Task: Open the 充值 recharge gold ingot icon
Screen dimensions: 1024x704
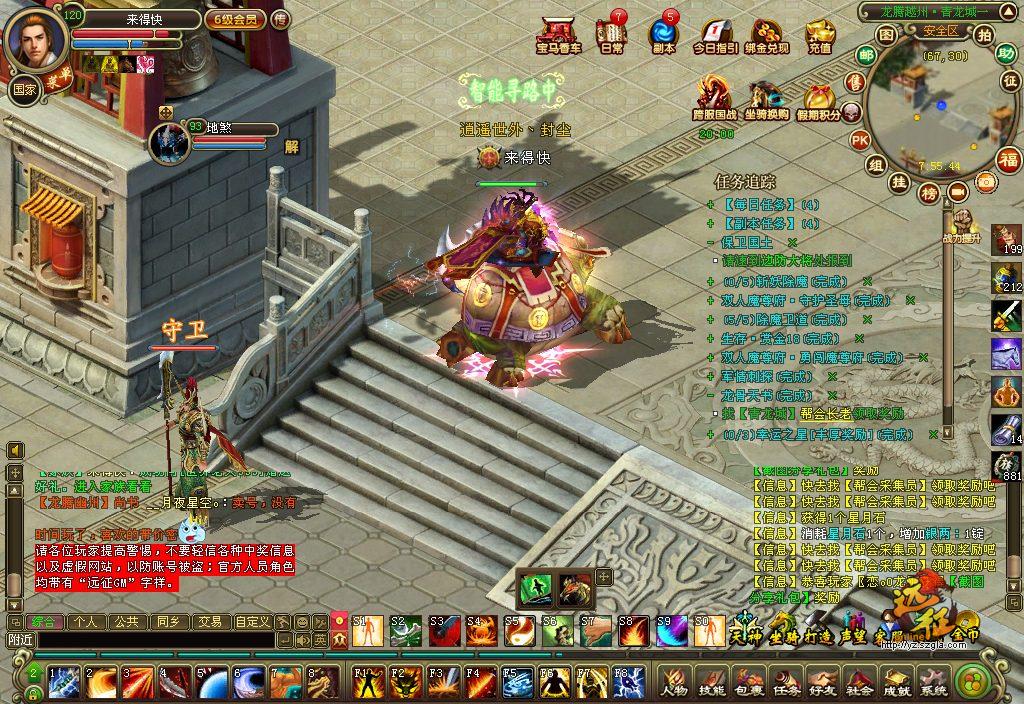Action: pyautogui.click(x=820, y=36)
